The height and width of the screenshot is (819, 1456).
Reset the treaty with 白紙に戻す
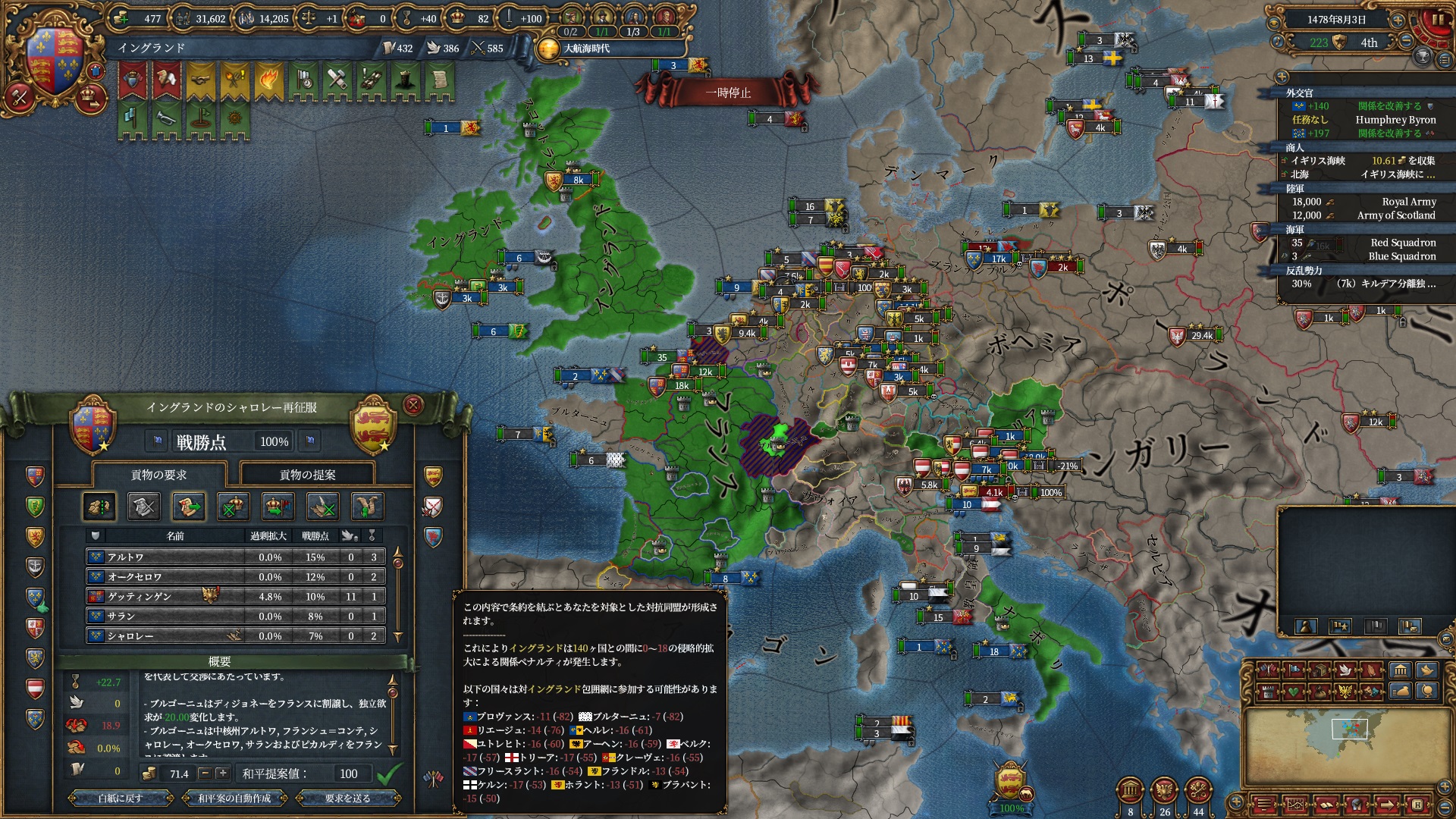[x=120, y=799]
